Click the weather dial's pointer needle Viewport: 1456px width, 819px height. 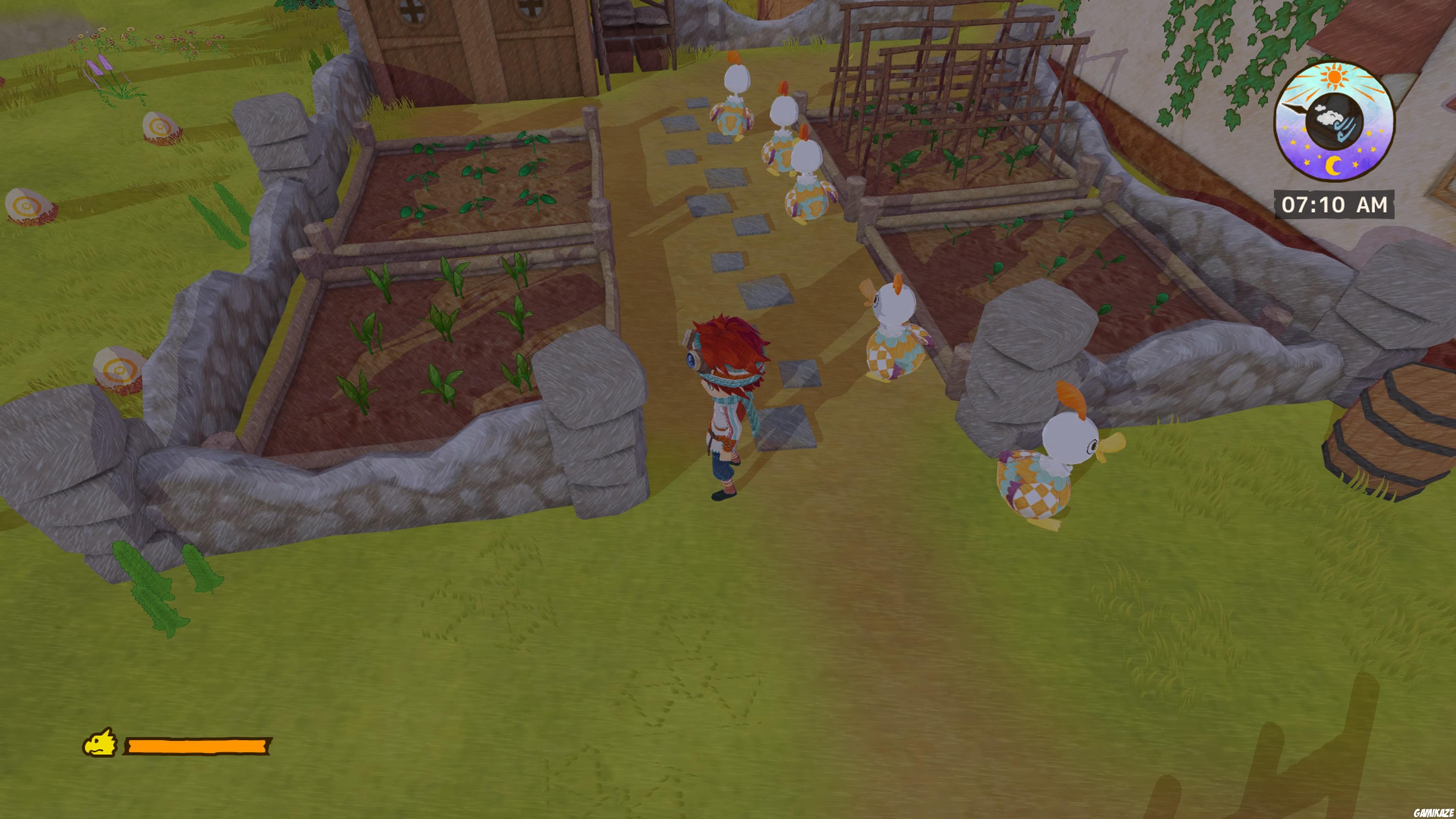tap(1294, 108)
